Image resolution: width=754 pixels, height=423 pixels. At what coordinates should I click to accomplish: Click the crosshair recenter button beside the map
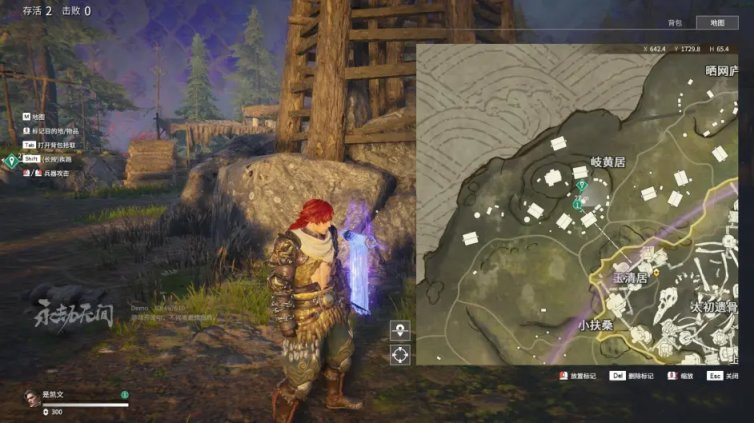click(400, 354)
